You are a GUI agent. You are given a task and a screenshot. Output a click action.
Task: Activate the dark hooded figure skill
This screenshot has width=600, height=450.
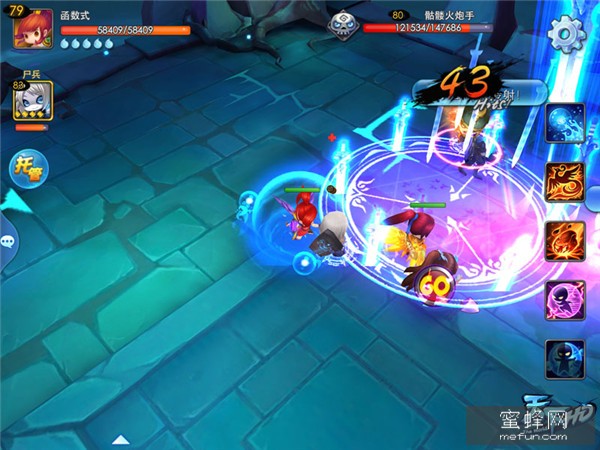coord(565,358)
